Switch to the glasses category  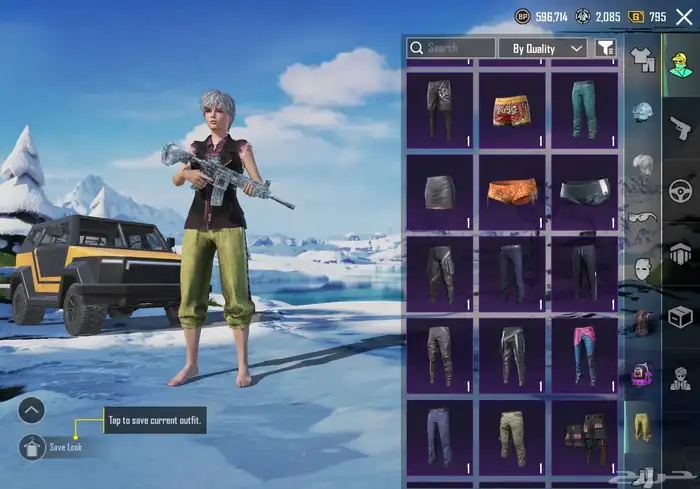(642, 216)
